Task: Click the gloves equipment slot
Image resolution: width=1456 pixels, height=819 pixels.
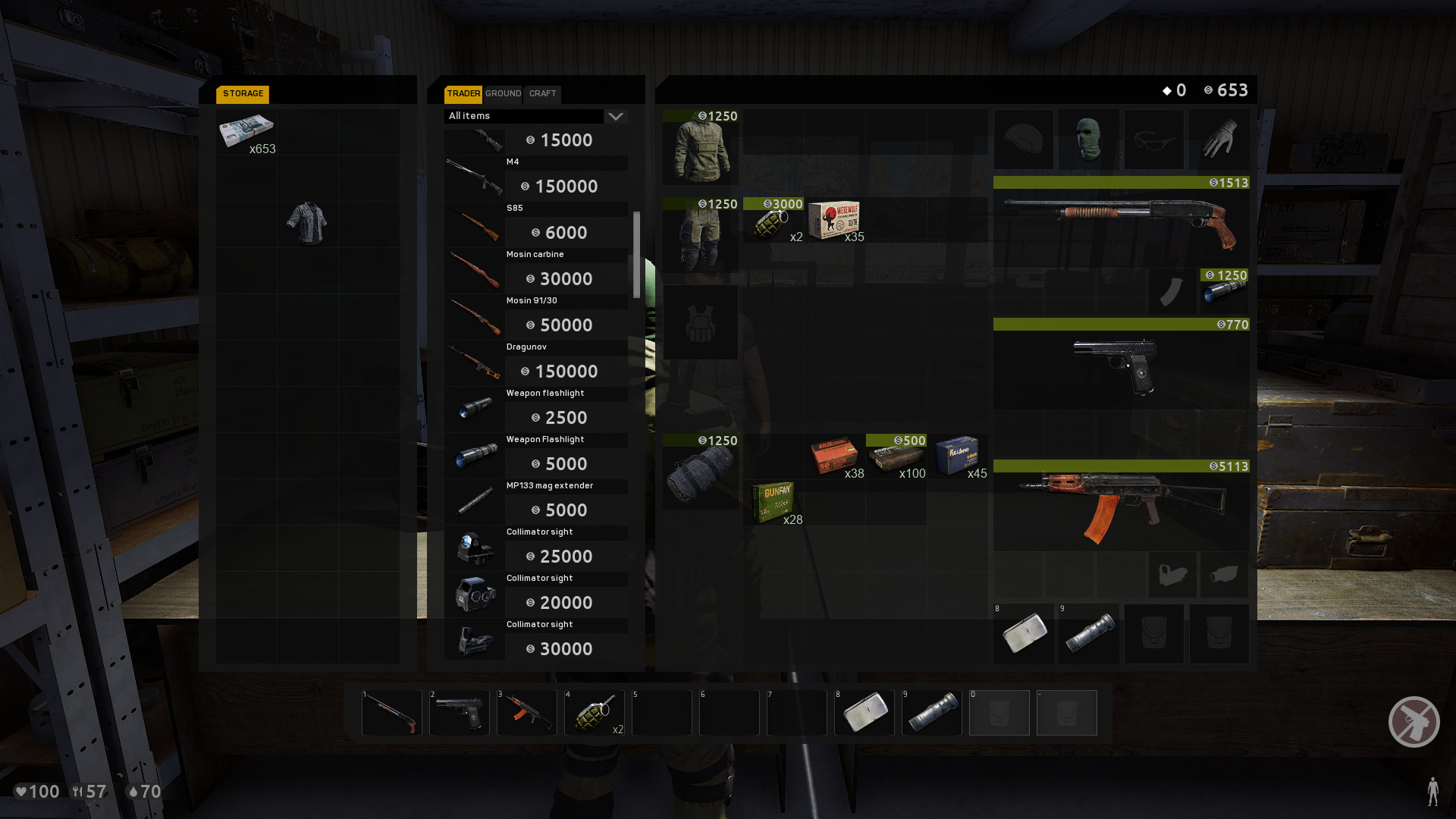Action: pos(1219,140)
